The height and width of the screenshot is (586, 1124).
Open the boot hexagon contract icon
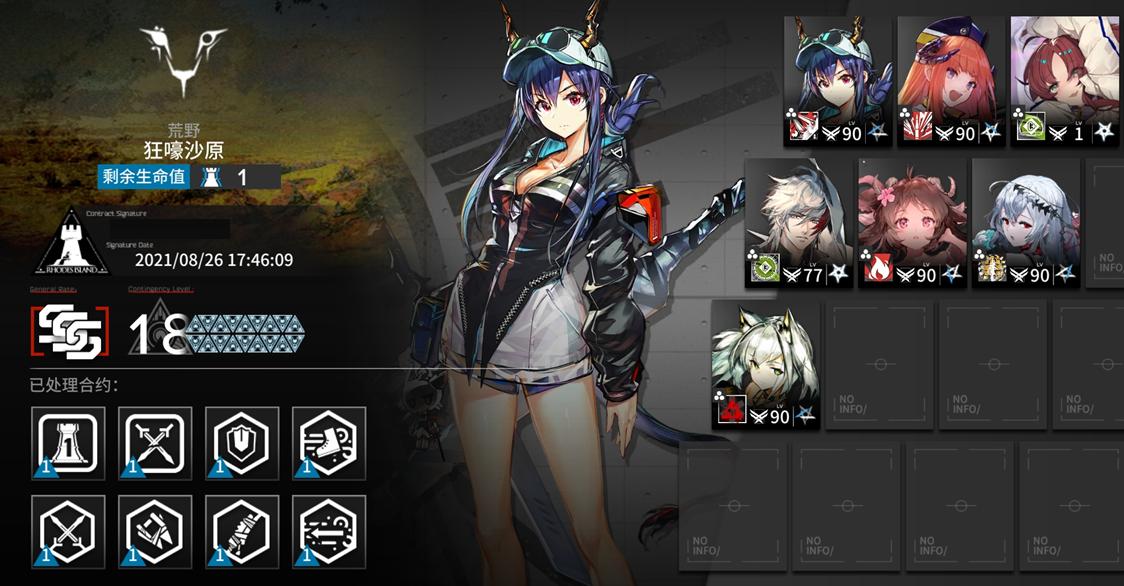point(328,442)
